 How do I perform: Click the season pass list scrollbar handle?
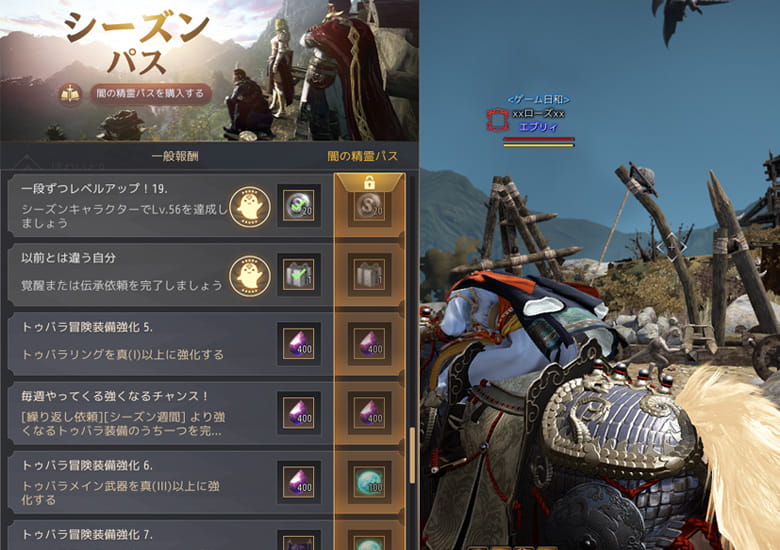pyautogui.click(x=410, y=454)
